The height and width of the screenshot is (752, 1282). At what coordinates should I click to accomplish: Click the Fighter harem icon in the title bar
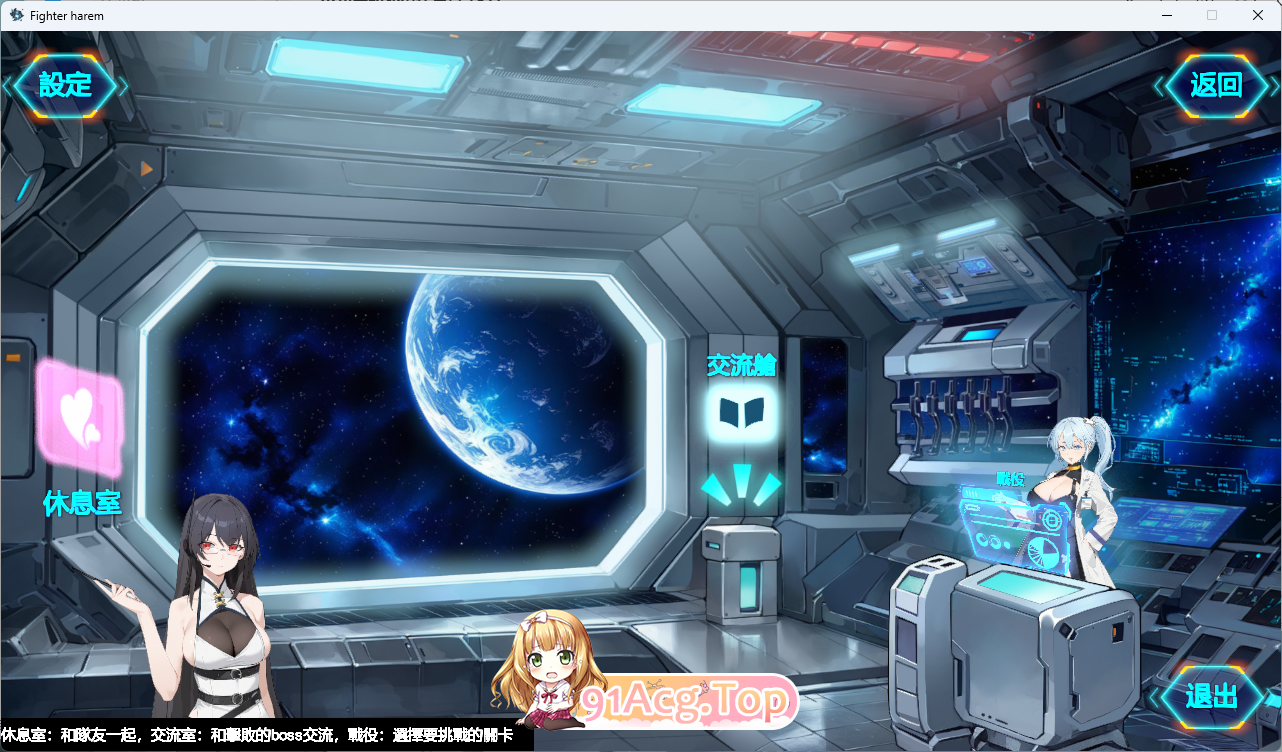[x=15, y=15]
